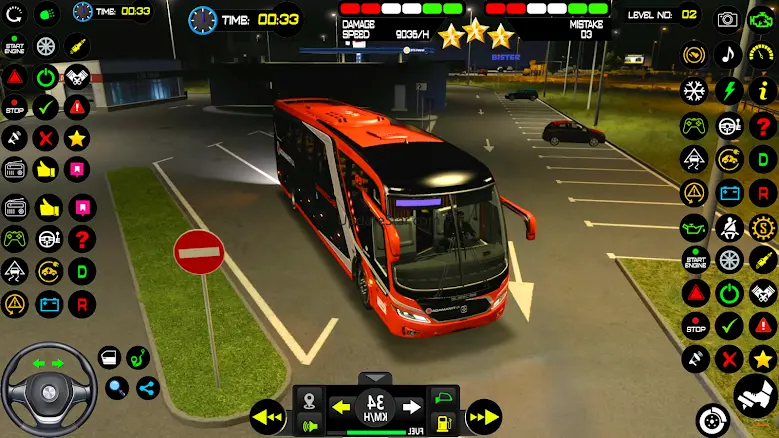Tap the green lightning bolt icon
Viewport: 779px width, 438px height.
click(x=729, y=90)
